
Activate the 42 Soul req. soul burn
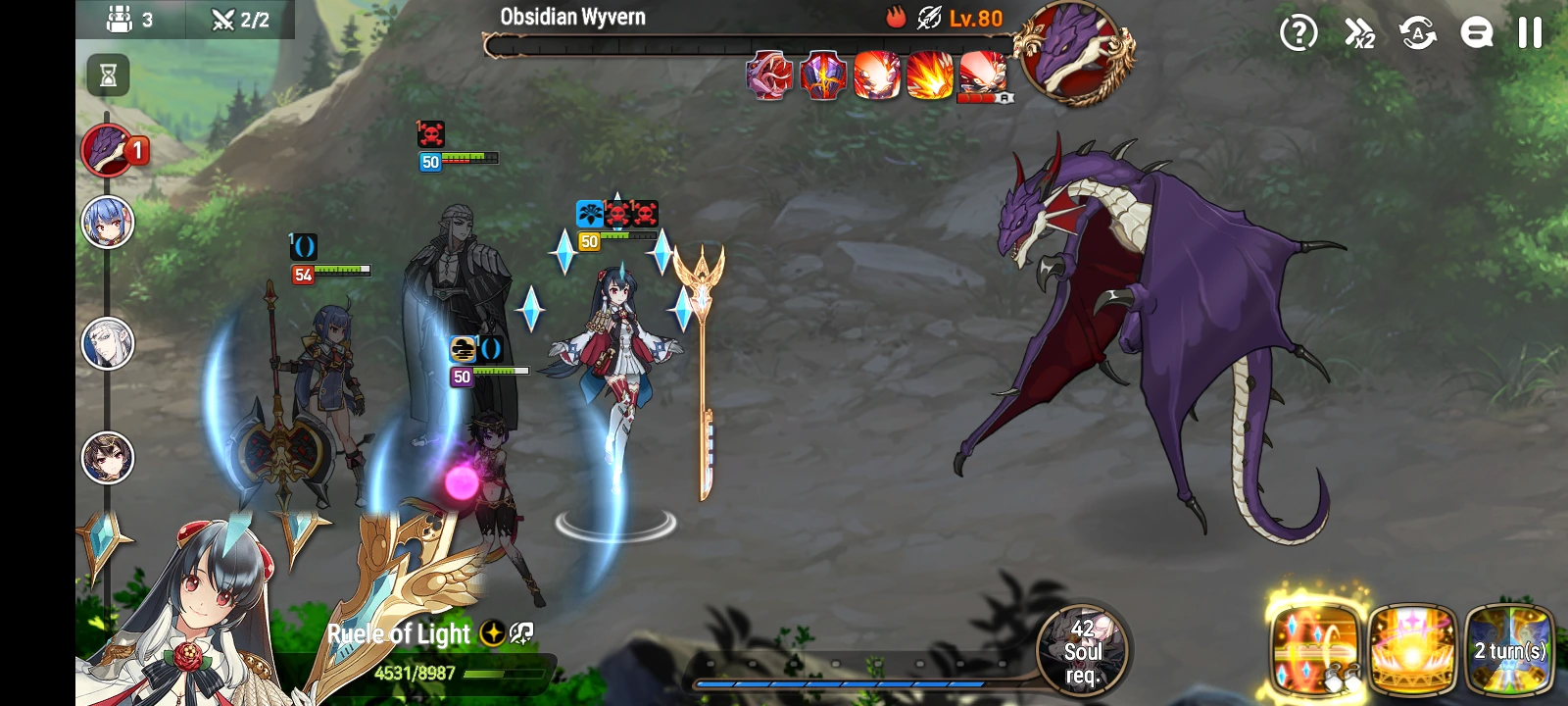click(1082, 651)
